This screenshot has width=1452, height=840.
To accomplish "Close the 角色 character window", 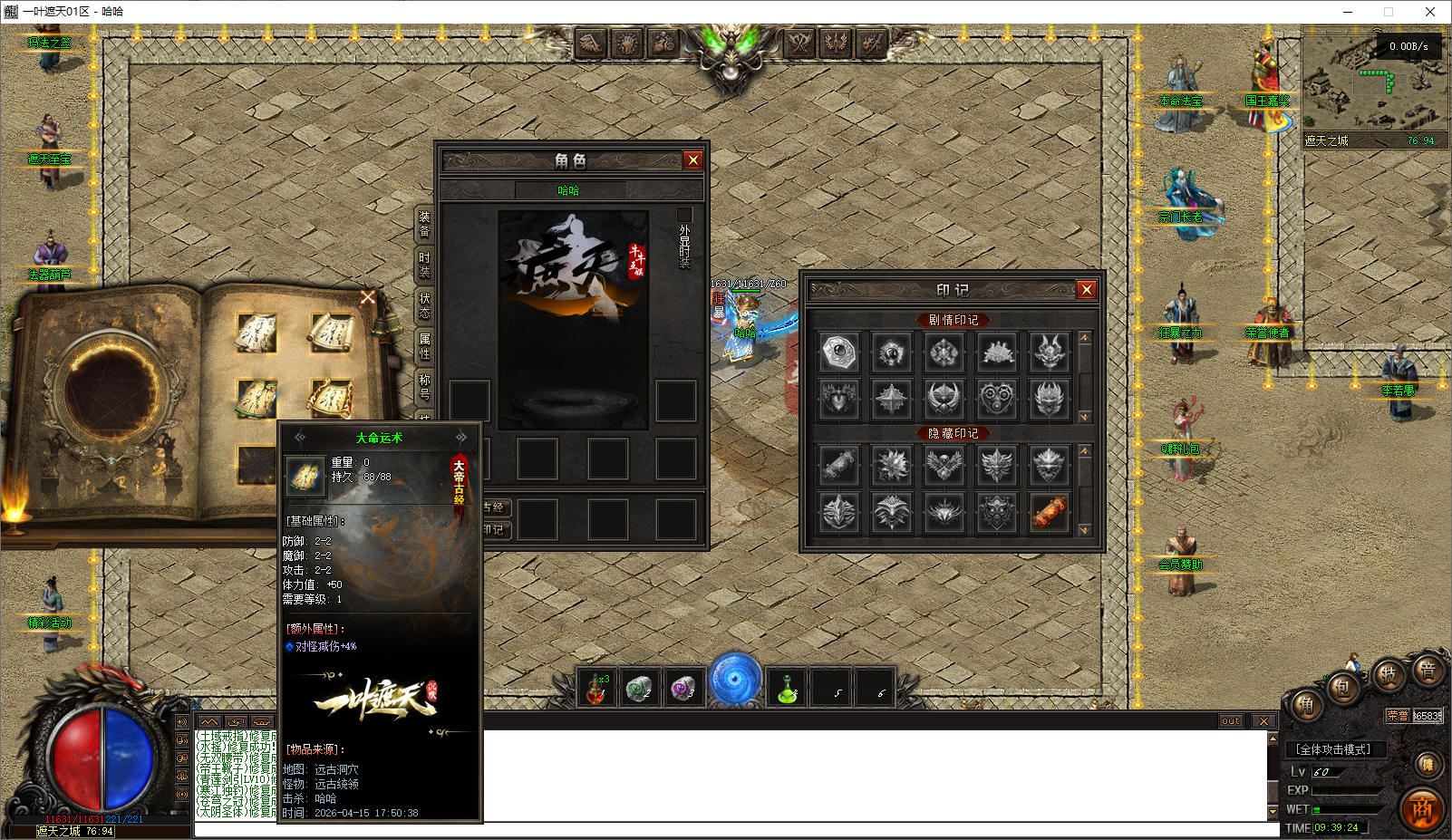I will [693, 160].
